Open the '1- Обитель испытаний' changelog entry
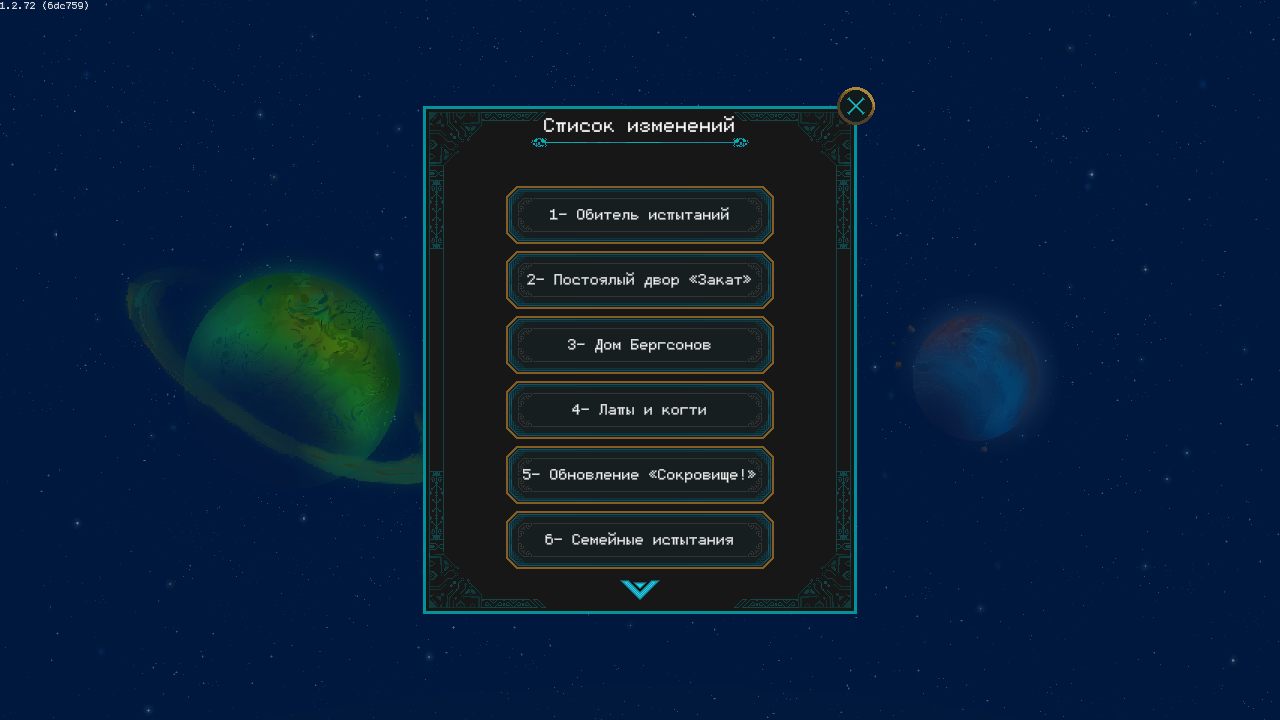The width and height of the screenshot is (1280, 720). pyautogui.click(x=639, y=215)
